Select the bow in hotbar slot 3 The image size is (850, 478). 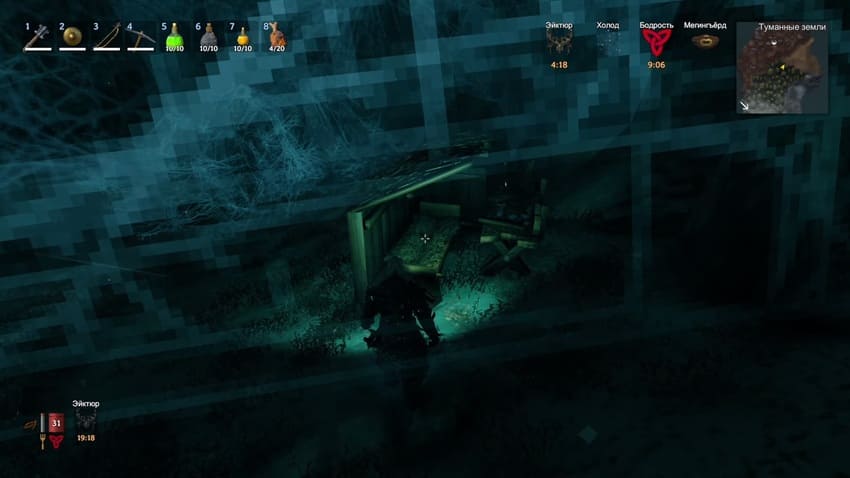pyautogui.click(x=106, y=38)
